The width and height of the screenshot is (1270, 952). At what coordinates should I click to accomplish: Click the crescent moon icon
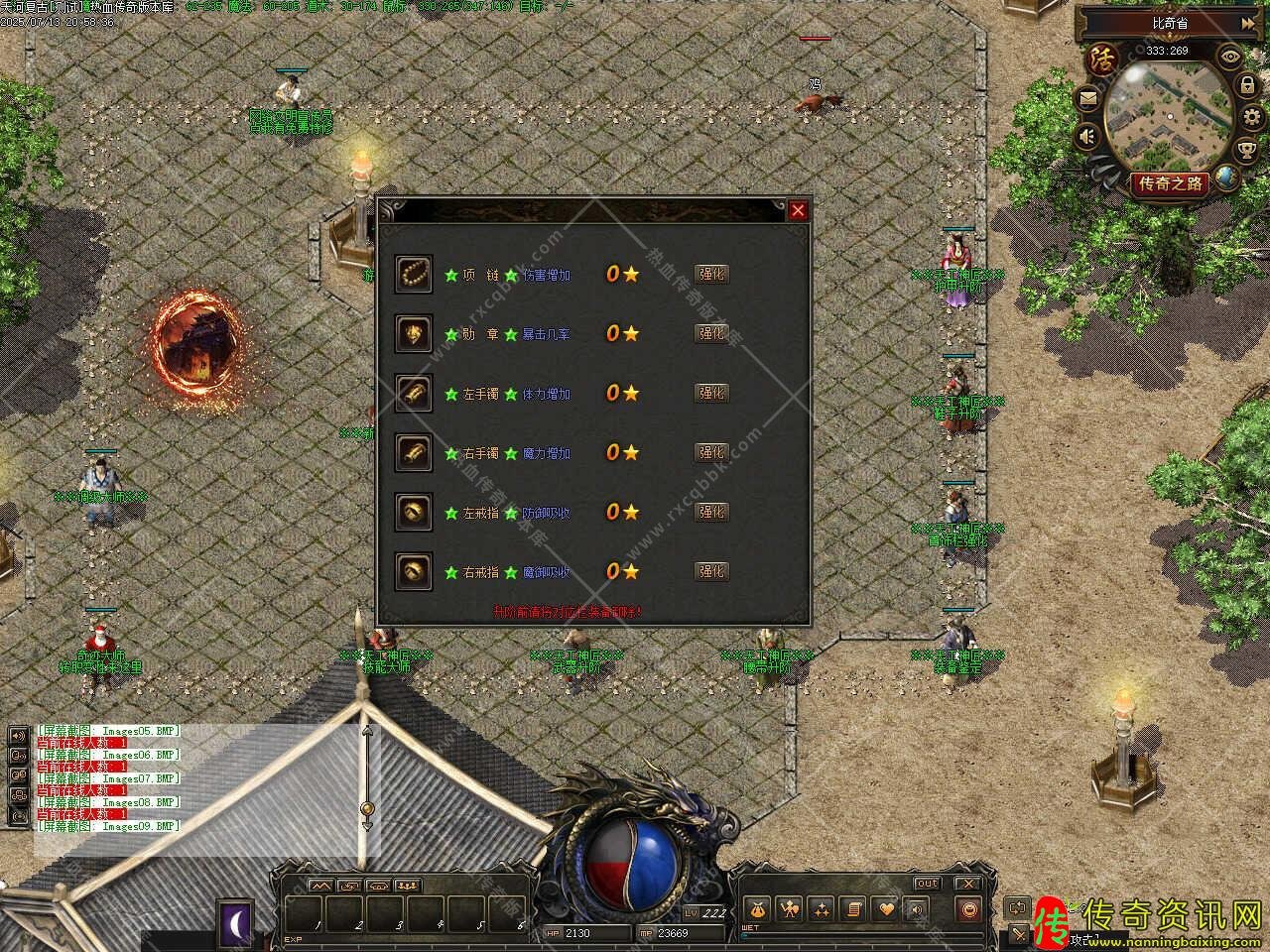(x=238, y=924)
